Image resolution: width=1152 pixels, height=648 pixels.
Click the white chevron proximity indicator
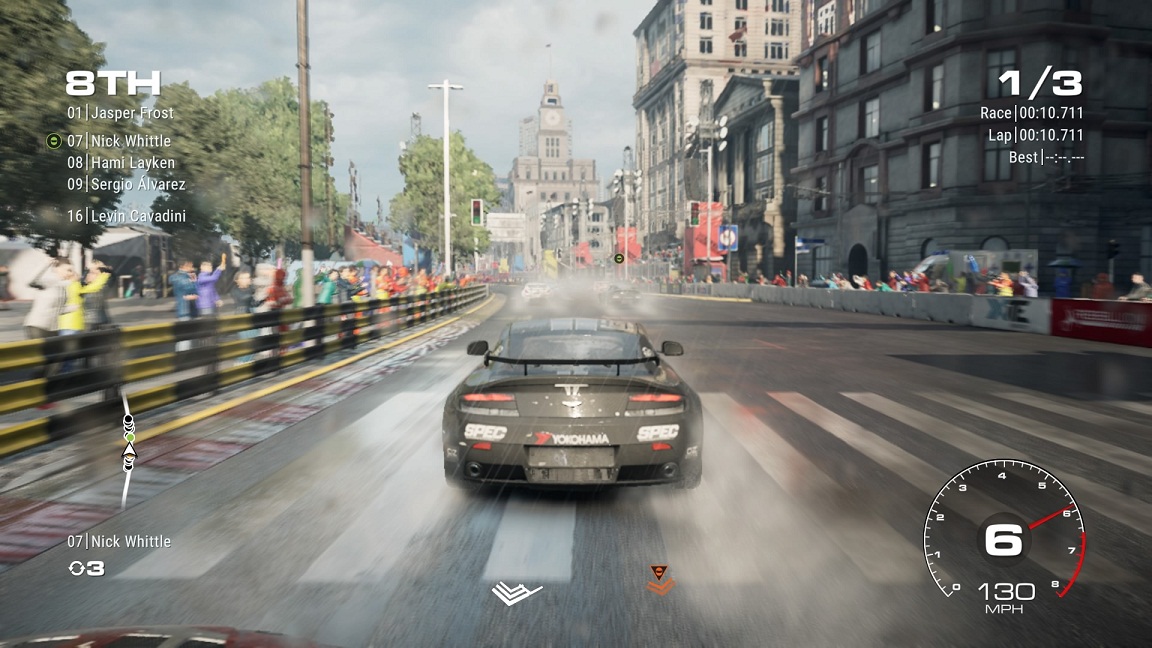tap(516, 593)
